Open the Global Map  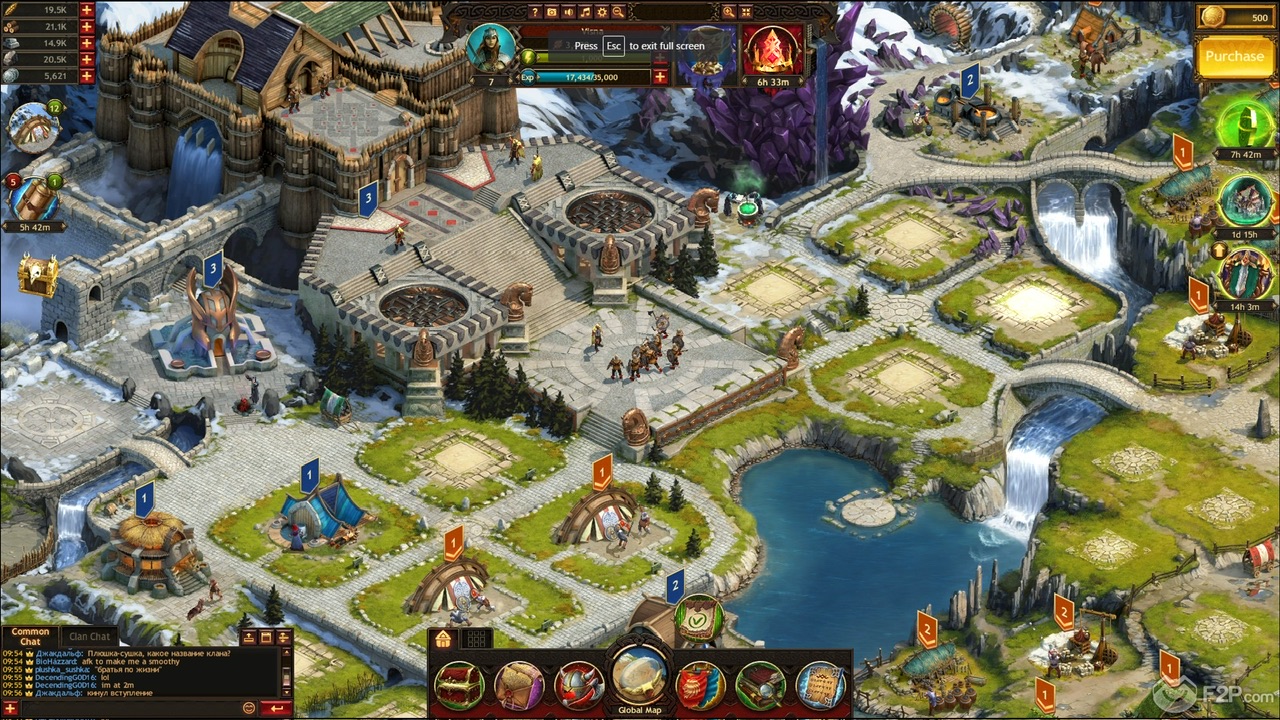click(637, 678)
